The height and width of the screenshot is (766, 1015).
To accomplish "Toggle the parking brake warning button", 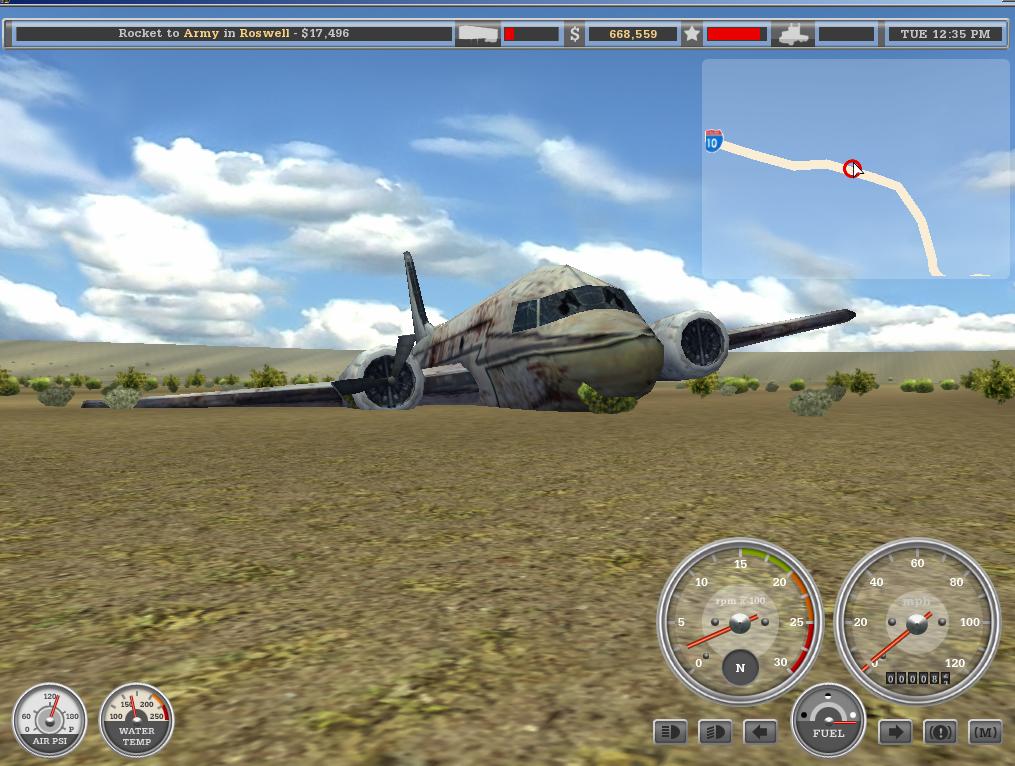I will click(x=940, y=733).
